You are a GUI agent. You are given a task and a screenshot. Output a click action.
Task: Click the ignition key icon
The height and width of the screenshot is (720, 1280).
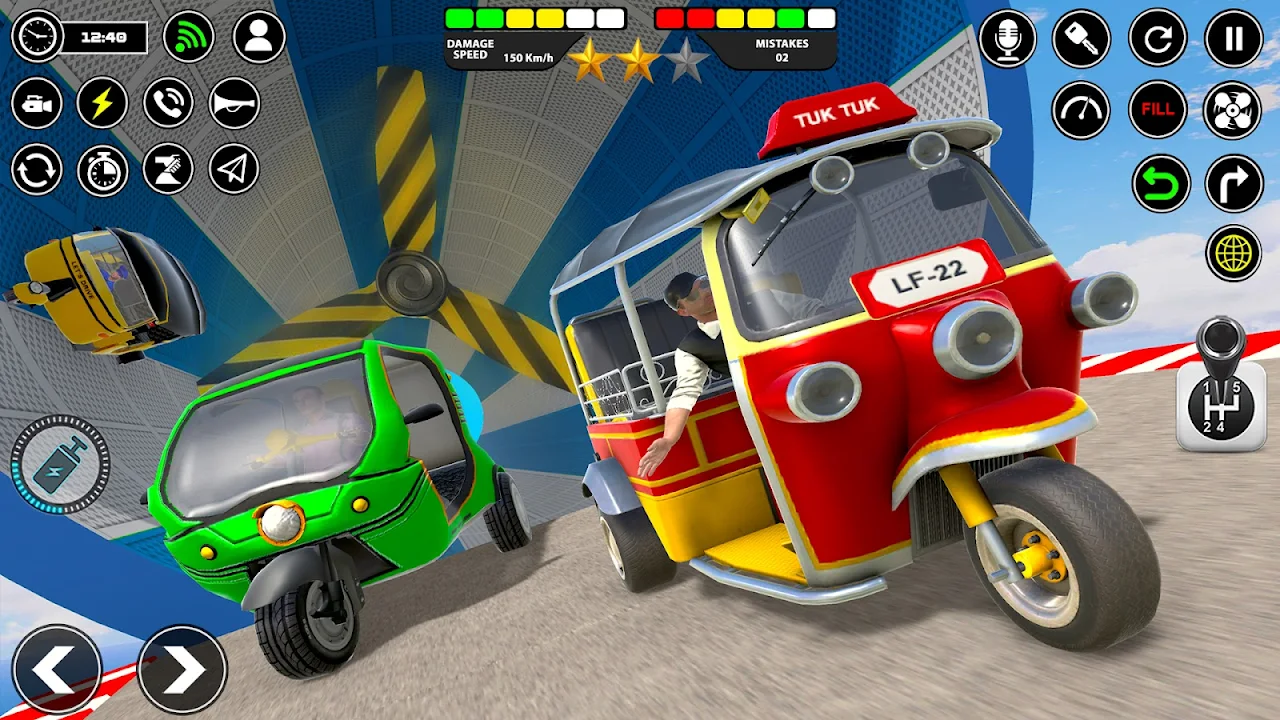(1081, 38)
